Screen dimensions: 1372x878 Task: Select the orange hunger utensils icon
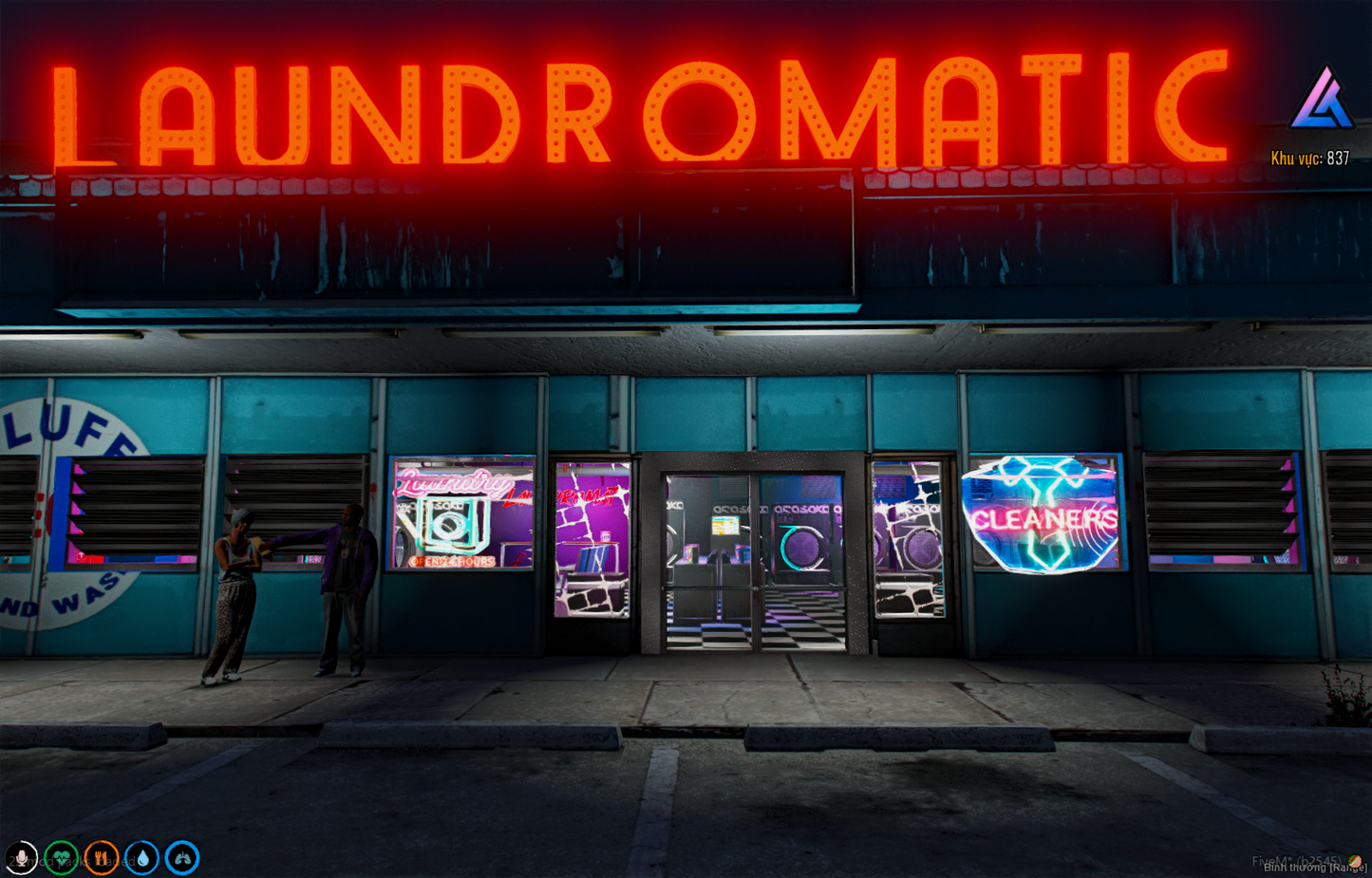102,857
